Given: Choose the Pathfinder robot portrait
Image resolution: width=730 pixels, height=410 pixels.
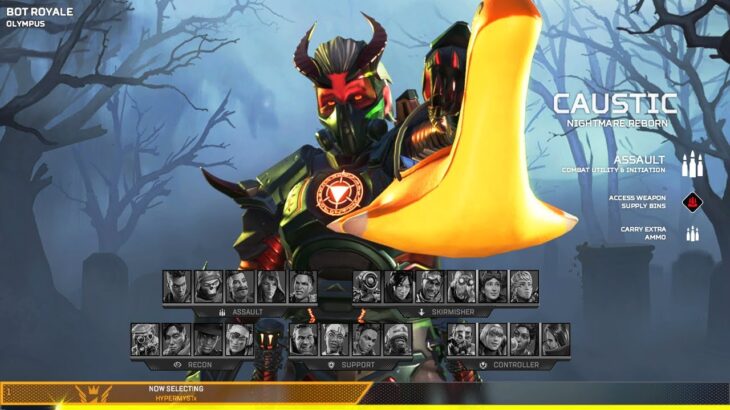Looking at the screenshot, I should coord(367,287).
